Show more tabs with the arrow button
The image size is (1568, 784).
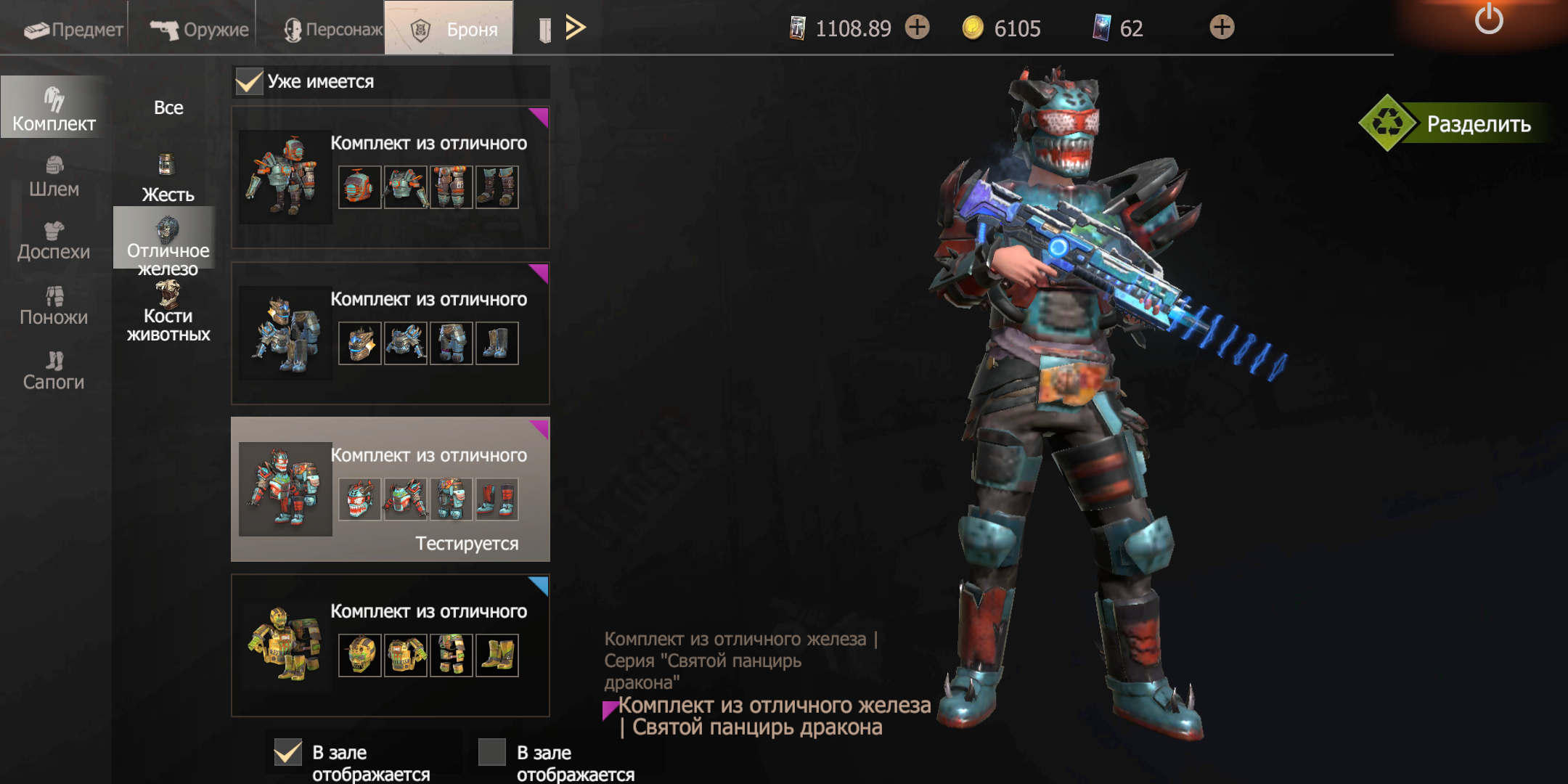click(575, 28)
